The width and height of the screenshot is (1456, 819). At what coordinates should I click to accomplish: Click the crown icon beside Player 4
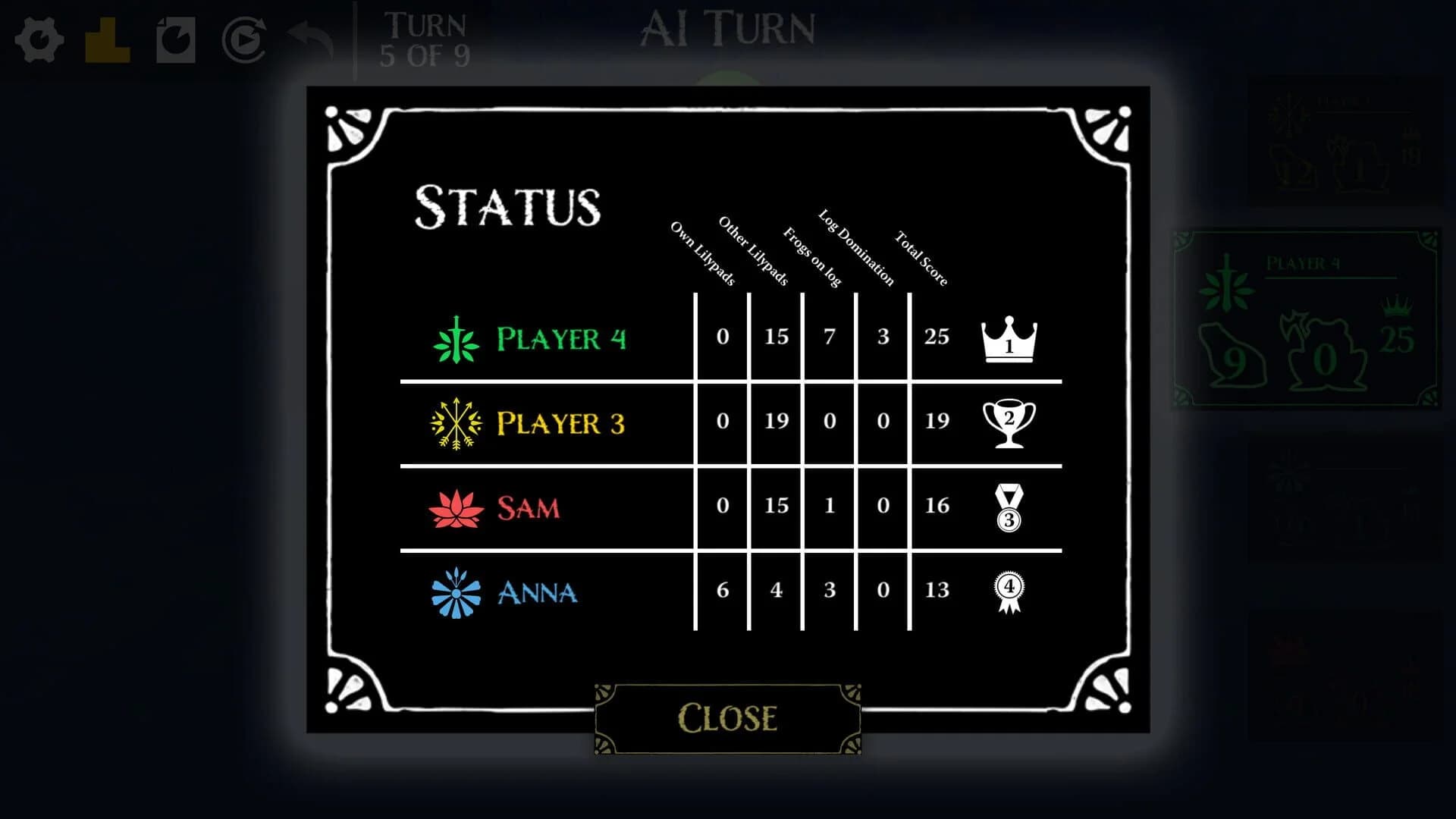1009,339
